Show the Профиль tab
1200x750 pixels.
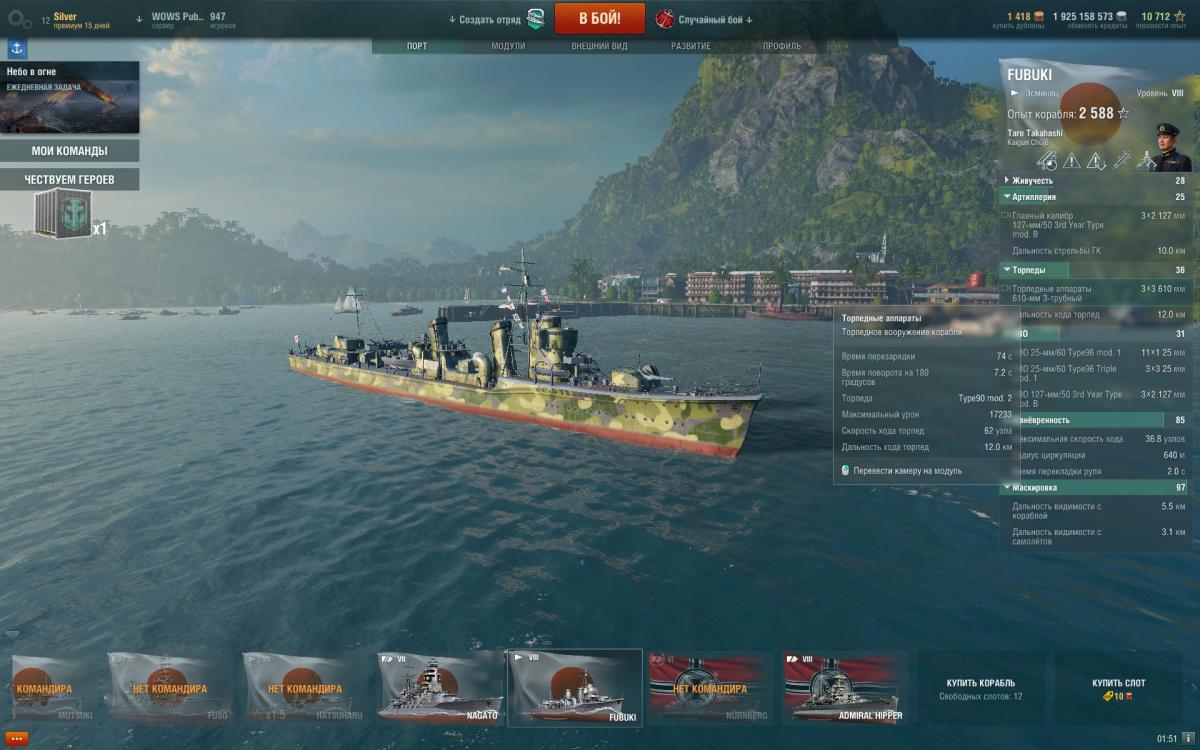pyautogui.click(x=782, y=46)
